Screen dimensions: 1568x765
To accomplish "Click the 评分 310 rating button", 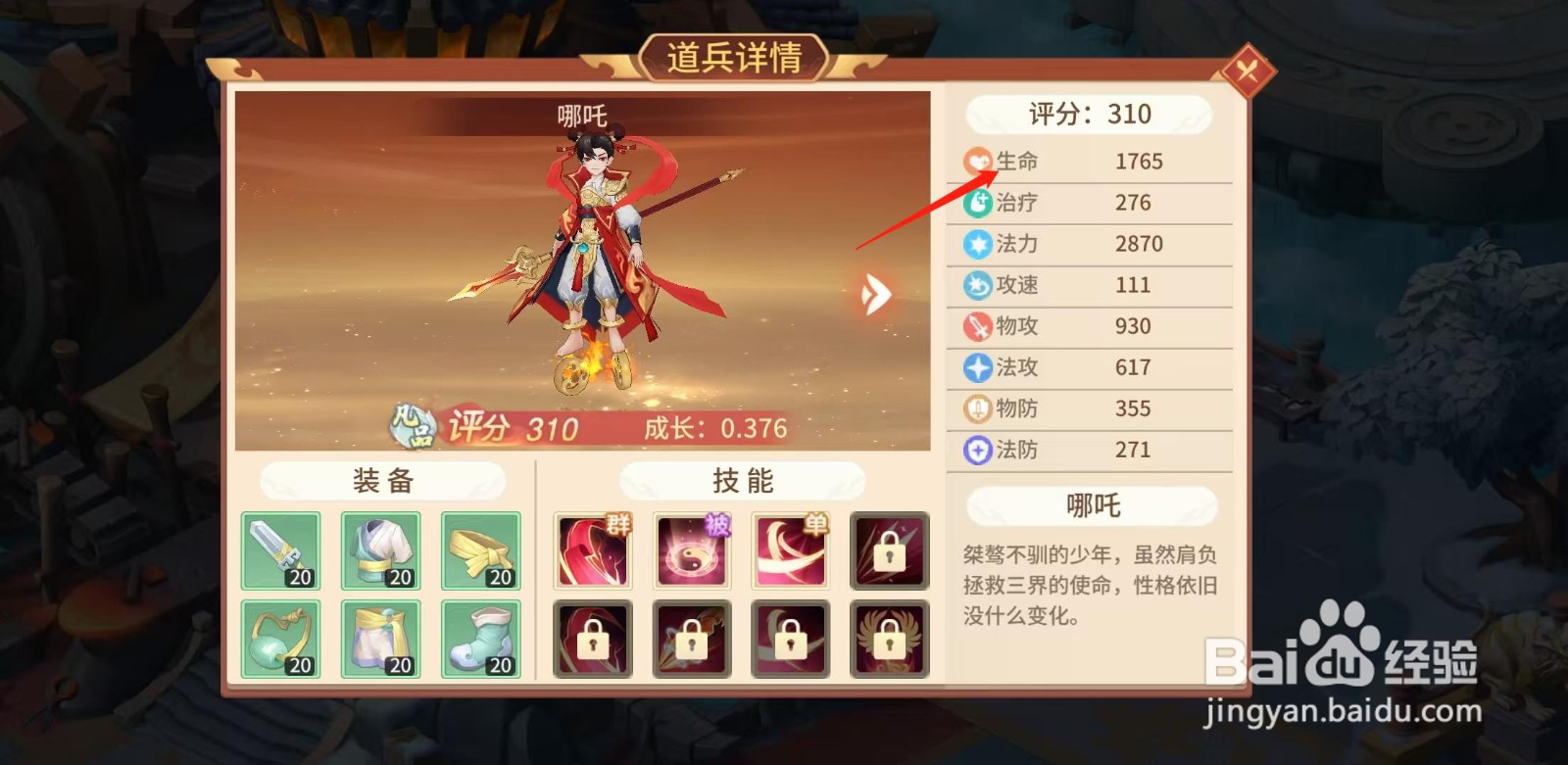I will [1088, 114].
